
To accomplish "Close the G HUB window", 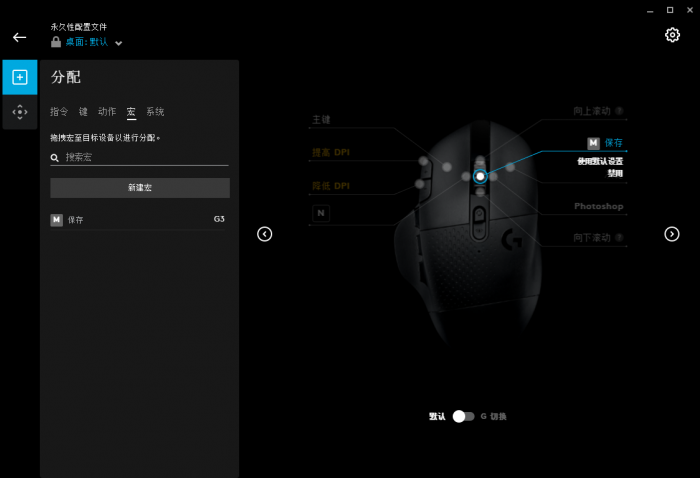I will point(689,9).
